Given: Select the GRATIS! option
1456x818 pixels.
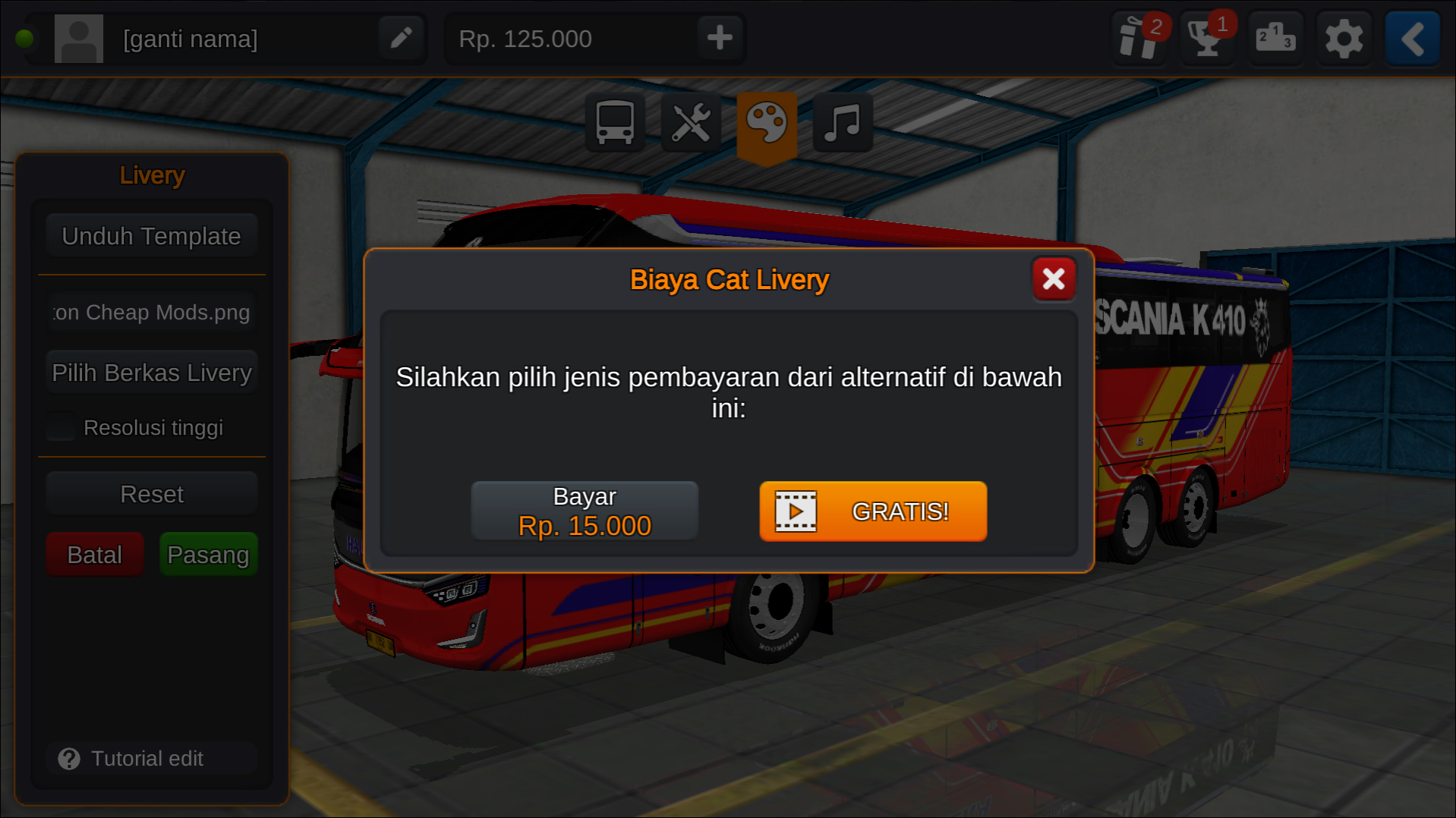Looking at the screenshot, I should [873, 511].
